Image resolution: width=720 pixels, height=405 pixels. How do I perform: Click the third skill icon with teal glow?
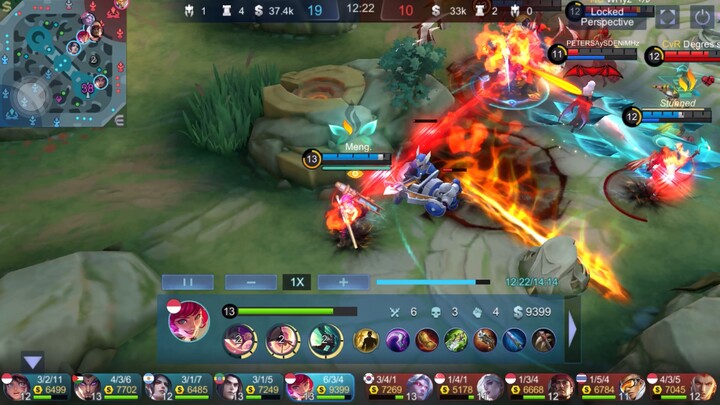[325, 340]
